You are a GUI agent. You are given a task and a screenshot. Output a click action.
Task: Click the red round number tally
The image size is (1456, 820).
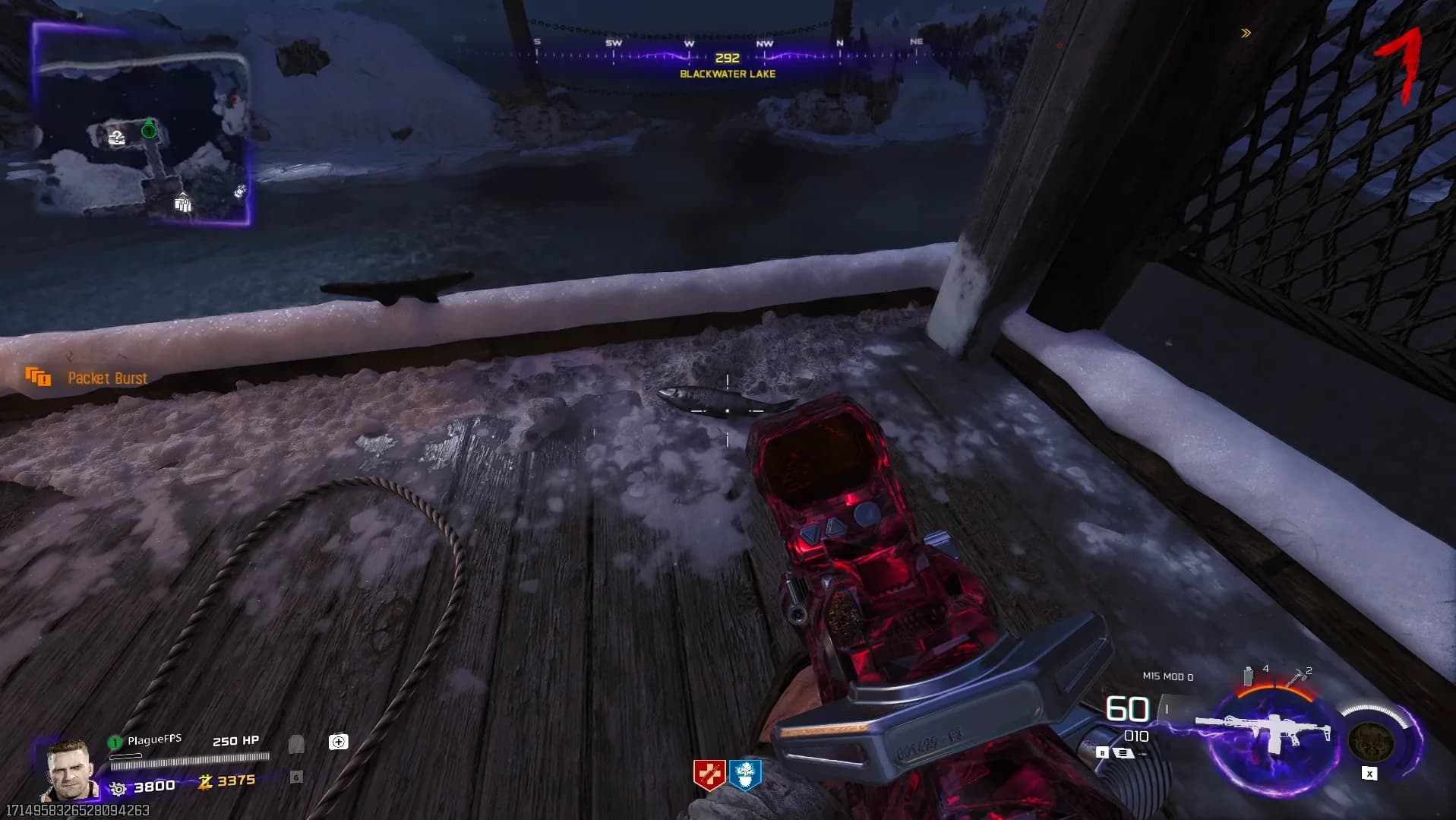tap(1401, 65)
